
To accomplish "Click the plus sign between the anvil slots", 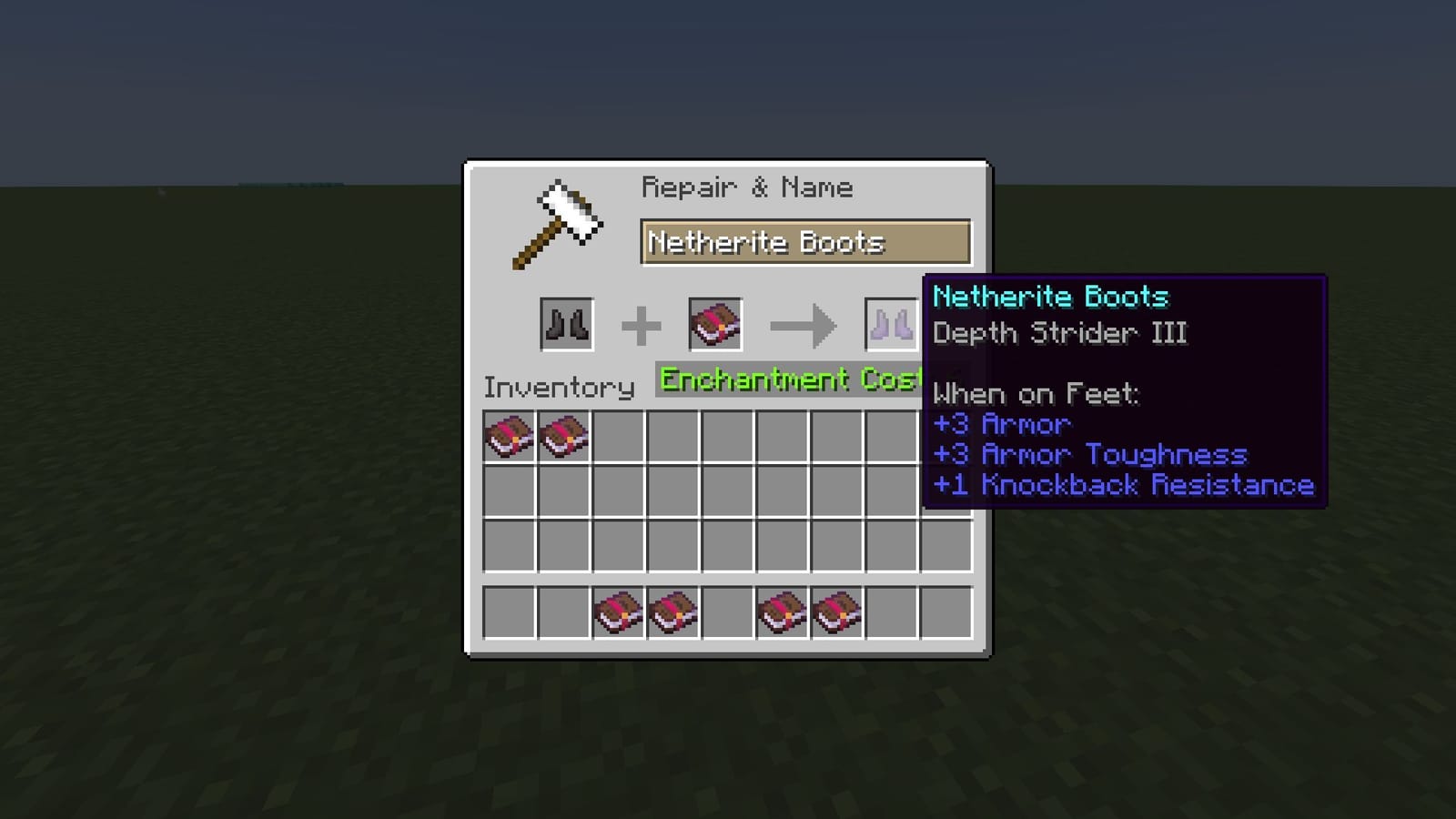I will click(x=642, y=324).
